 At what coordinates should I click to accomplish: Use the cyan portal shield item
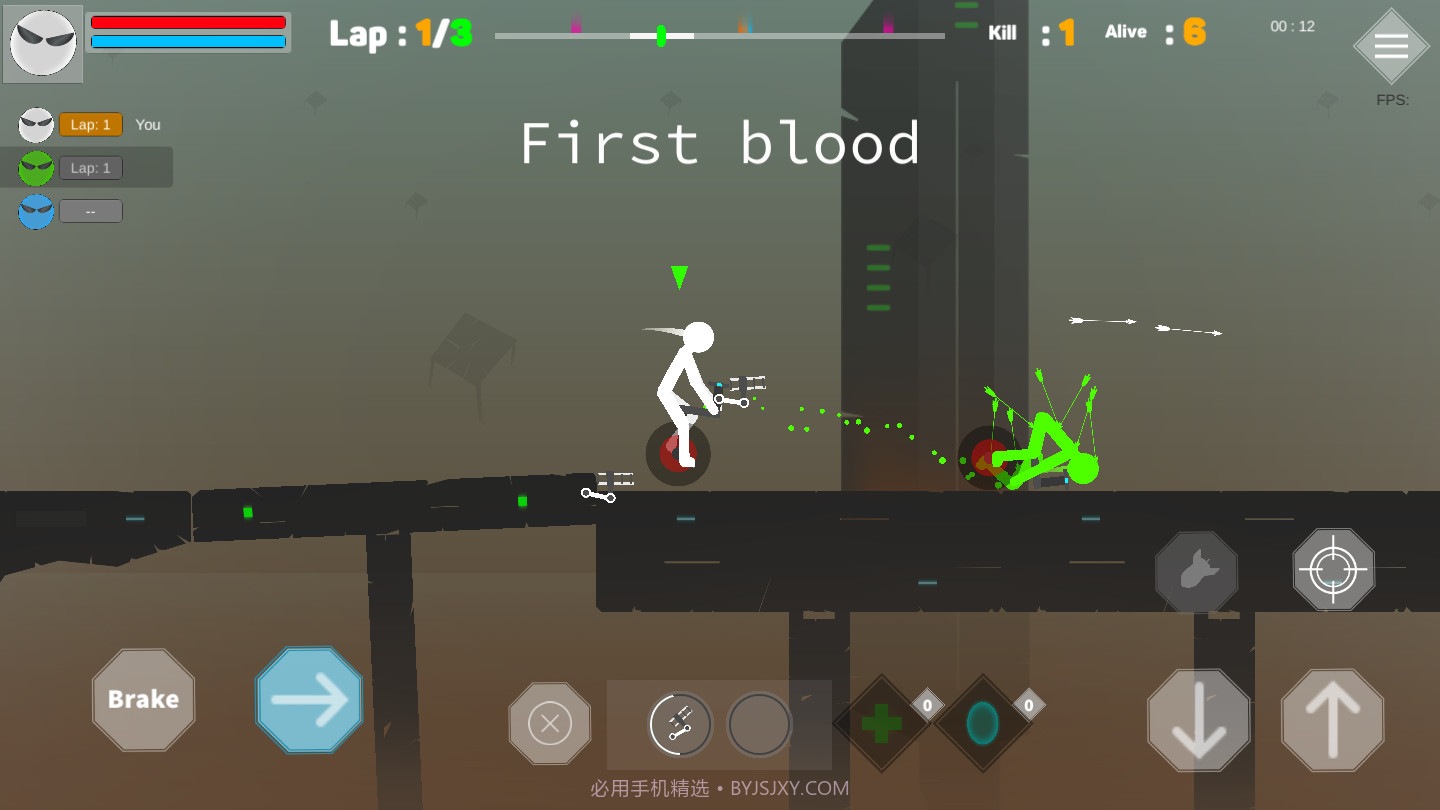(x=983, y=723)
